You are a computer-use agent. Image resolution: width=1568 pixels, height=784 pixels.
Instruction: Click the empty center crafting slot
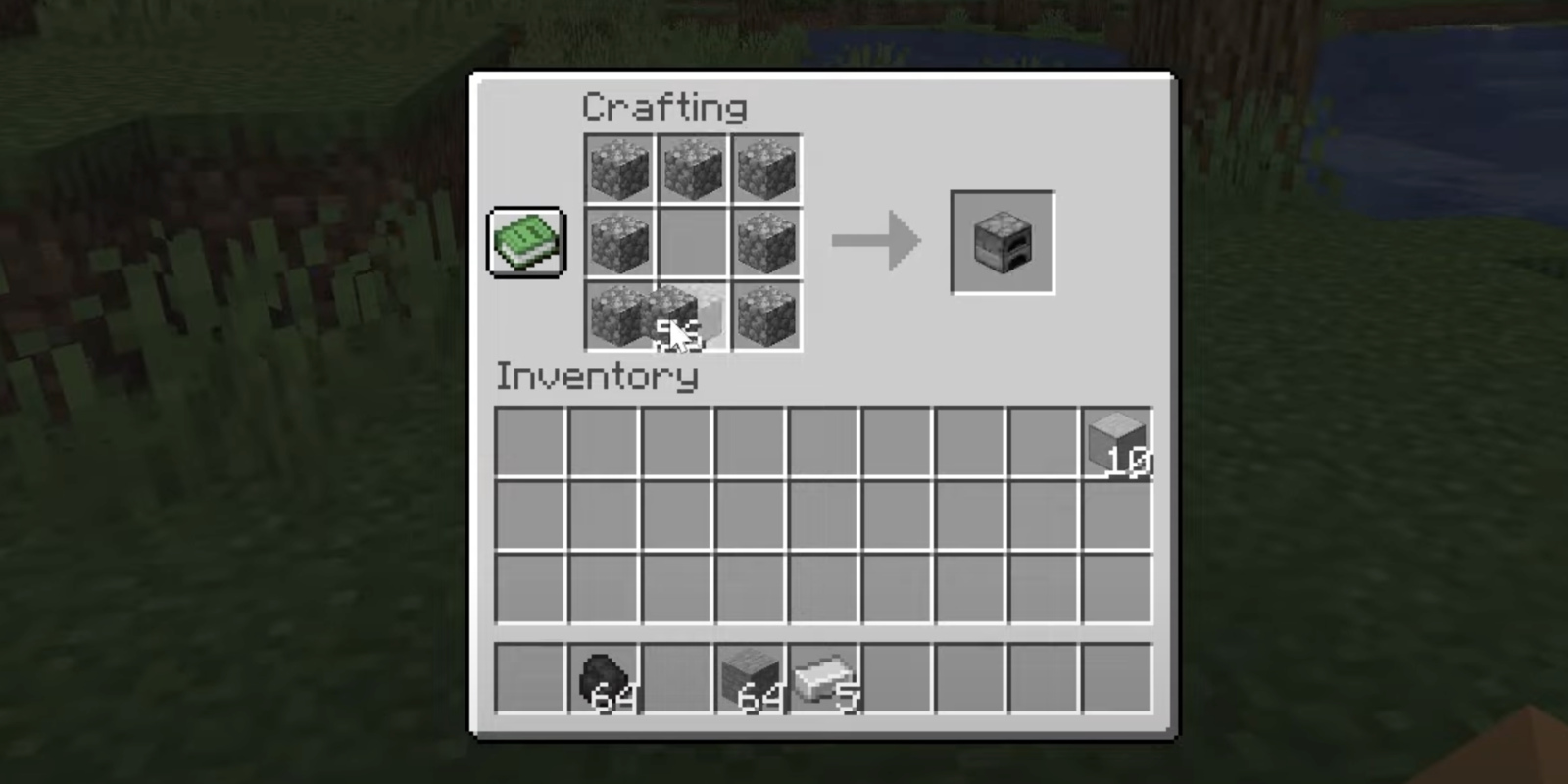[693, 242]
